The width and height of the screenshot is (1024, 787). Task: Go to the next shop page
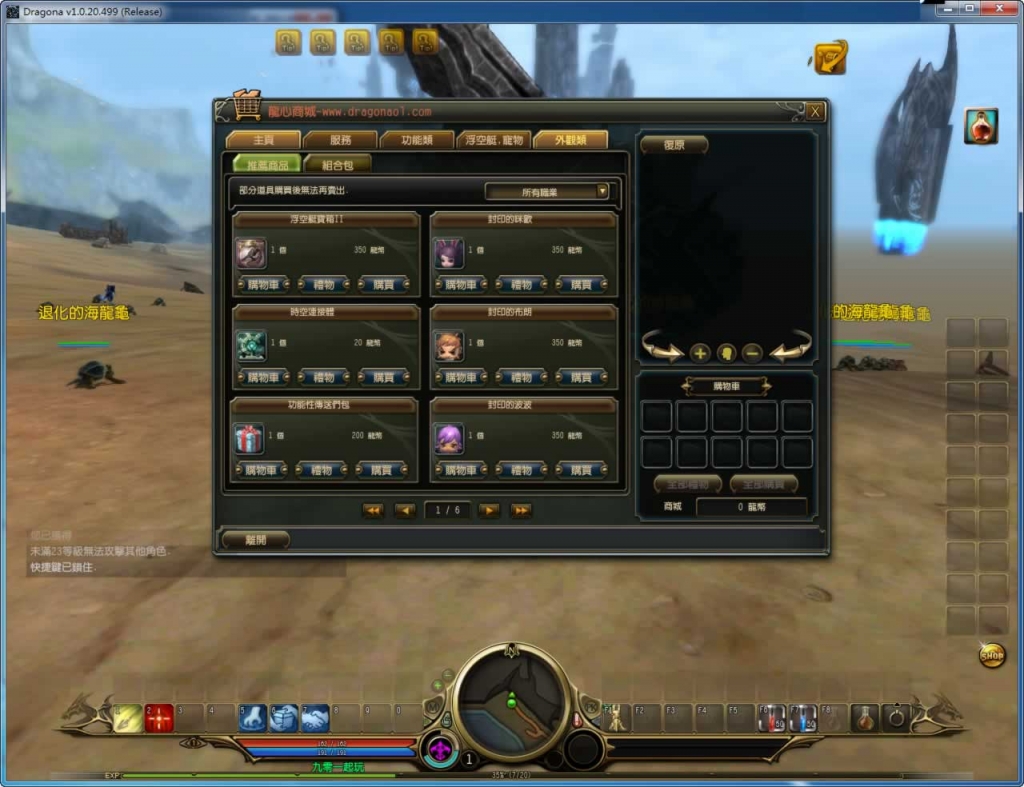[x=489, y=510]
